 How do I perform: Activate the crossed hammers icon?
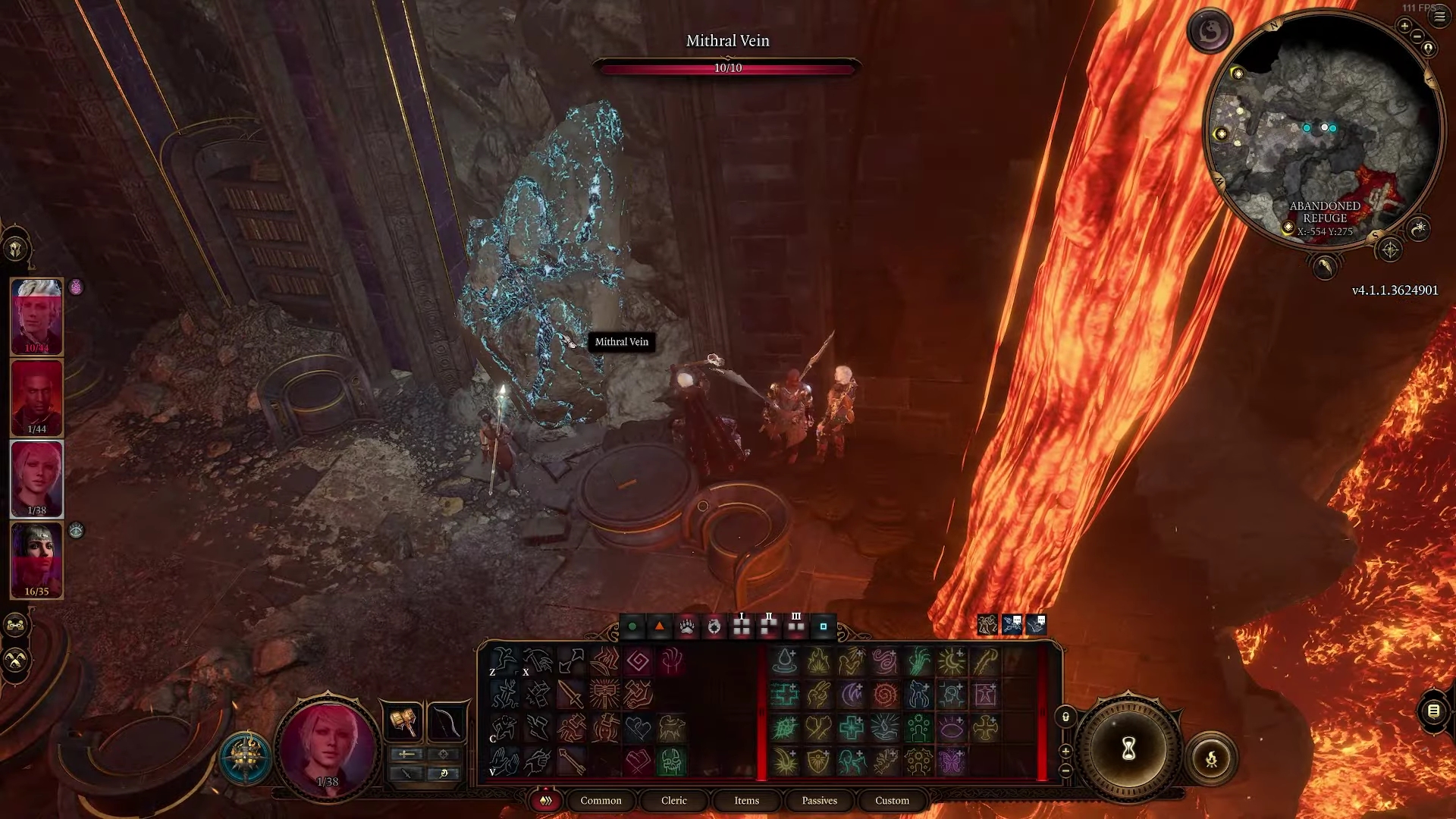point(16,661)
